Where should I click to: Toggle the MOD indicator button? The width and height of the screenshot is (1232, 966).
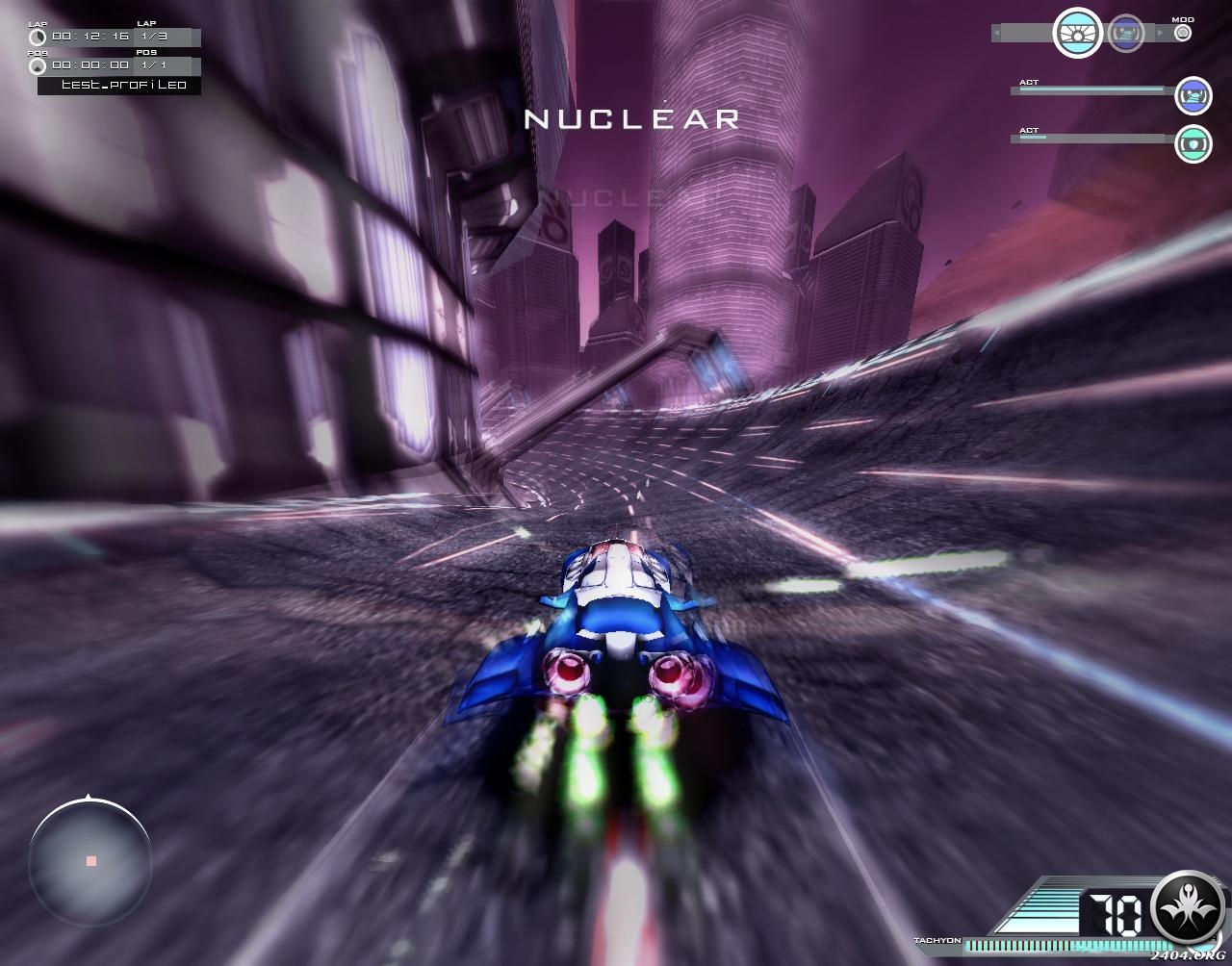click(x=1183, y=33)
